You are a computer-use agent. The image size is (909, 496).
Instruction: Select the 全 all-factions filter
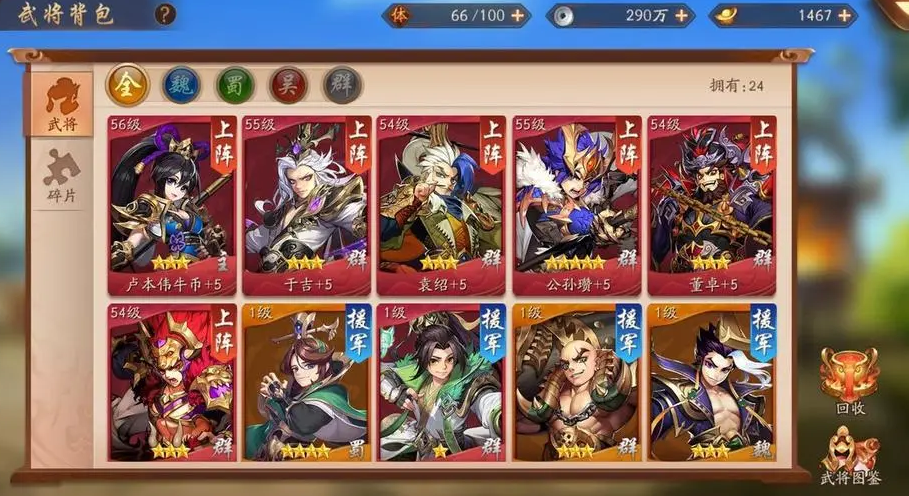(127, 85)
